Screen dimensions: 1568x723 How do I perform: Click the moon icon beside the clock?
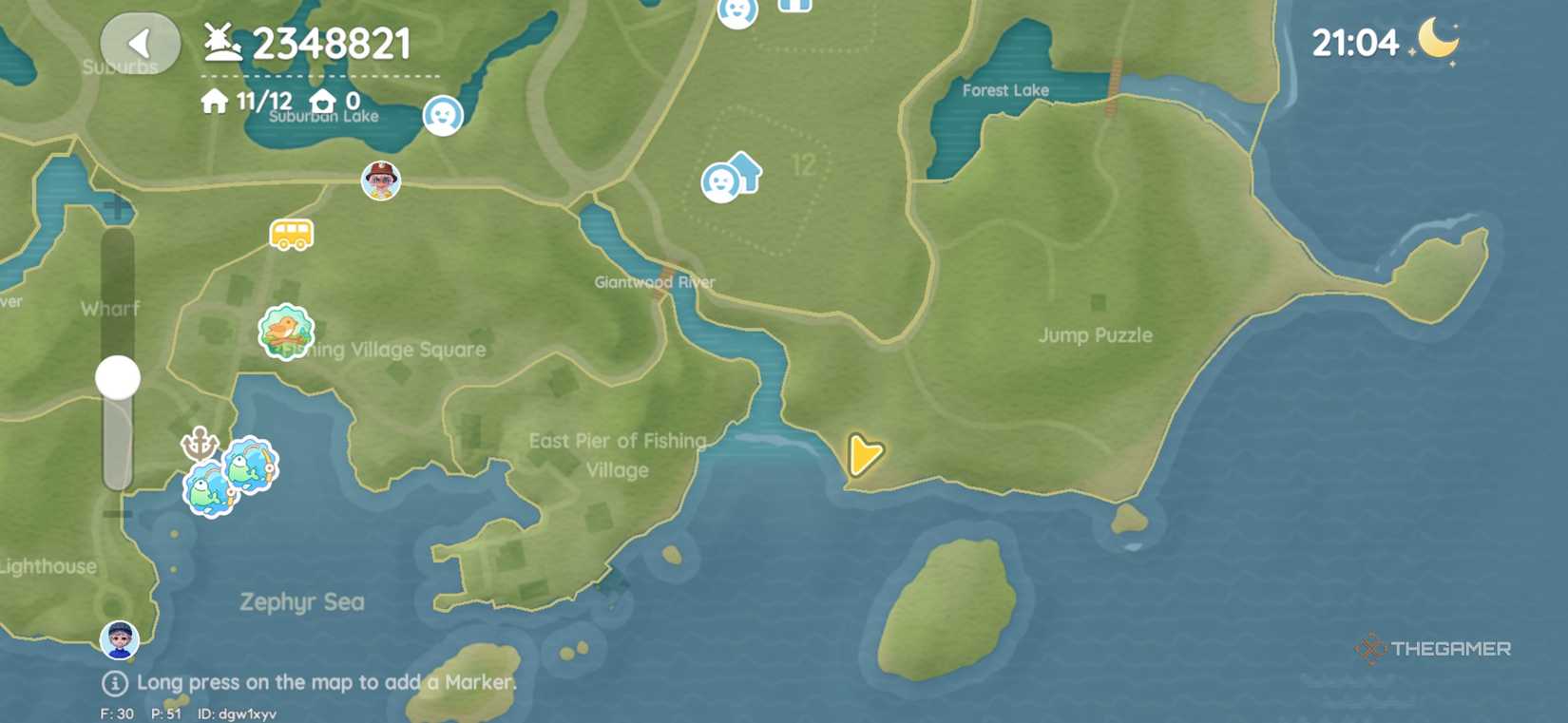tap(1437, 41)
